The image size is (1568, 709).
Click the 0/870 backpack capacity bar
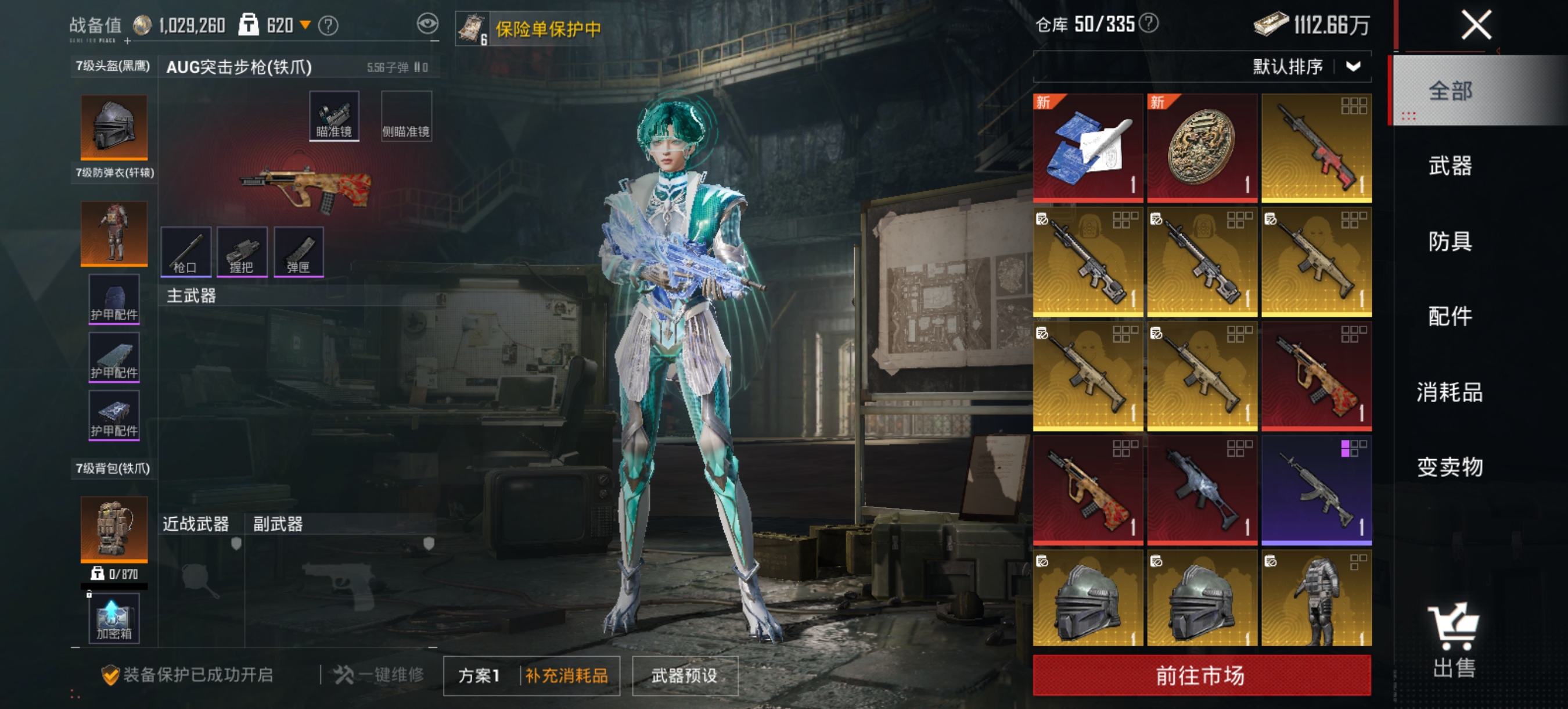[x=113, y=572]
